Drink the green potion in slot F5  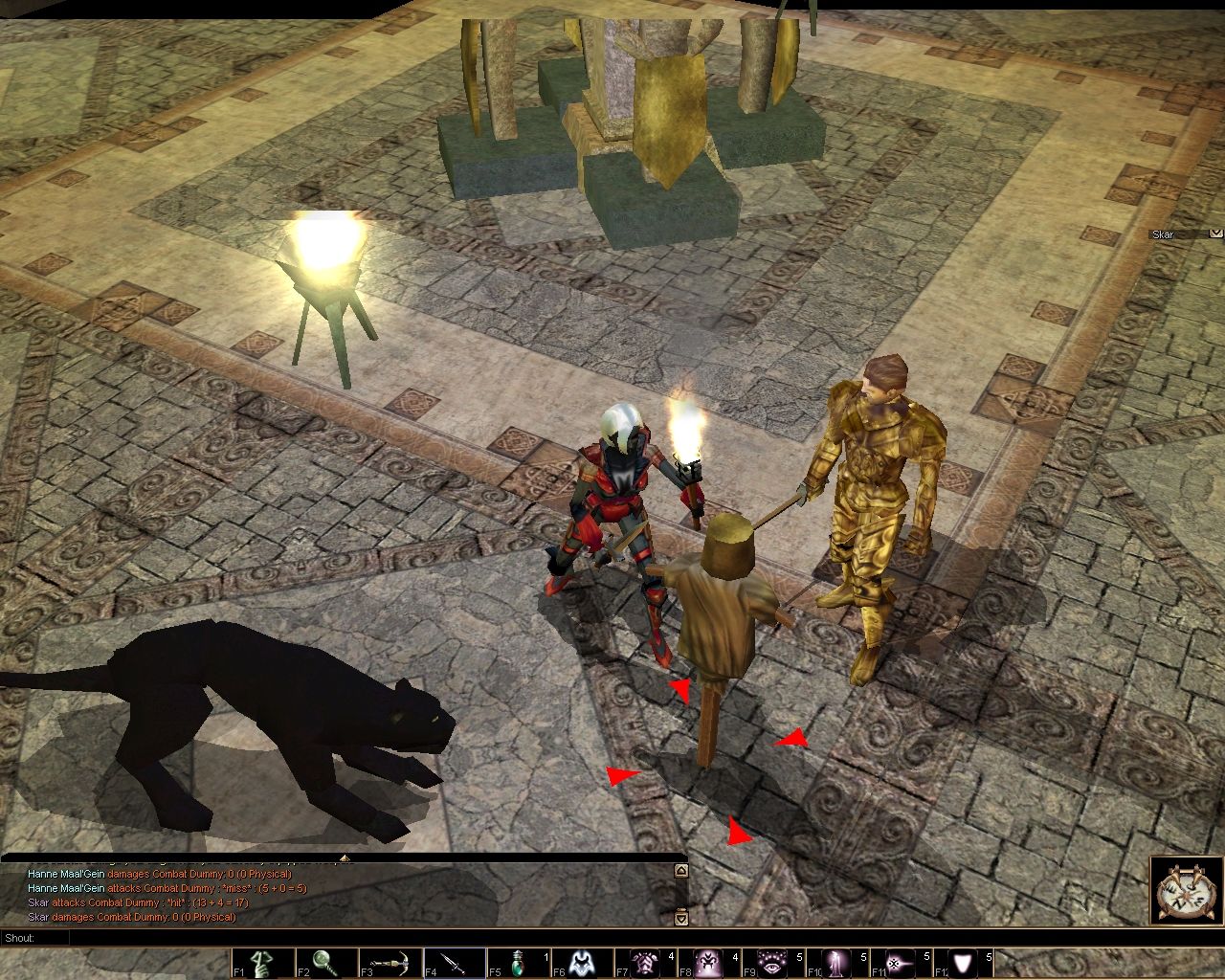[x=518, y=964]
